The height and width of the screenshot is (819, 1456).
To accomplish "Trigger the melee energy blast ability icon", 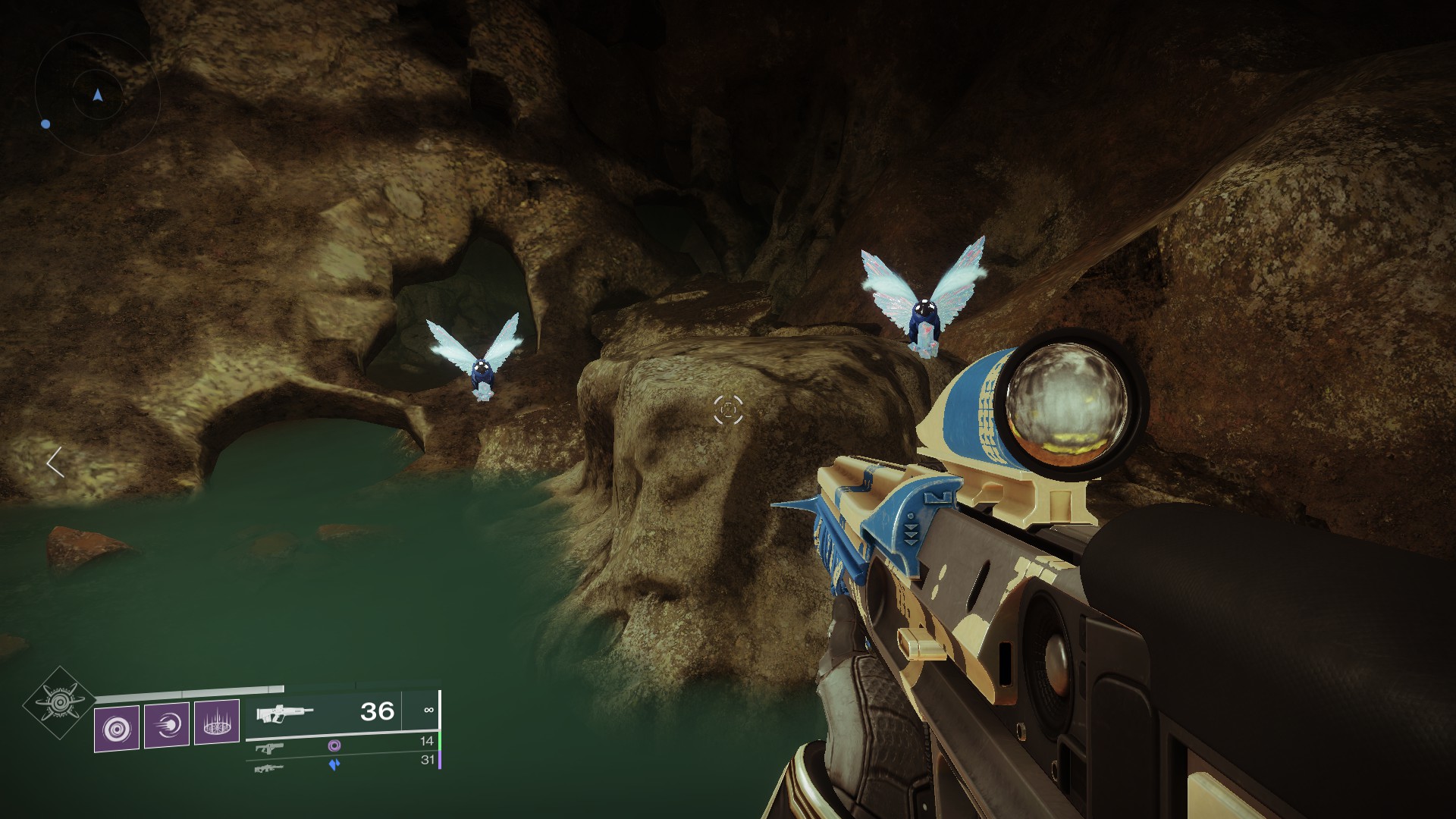I will point(167,726).
